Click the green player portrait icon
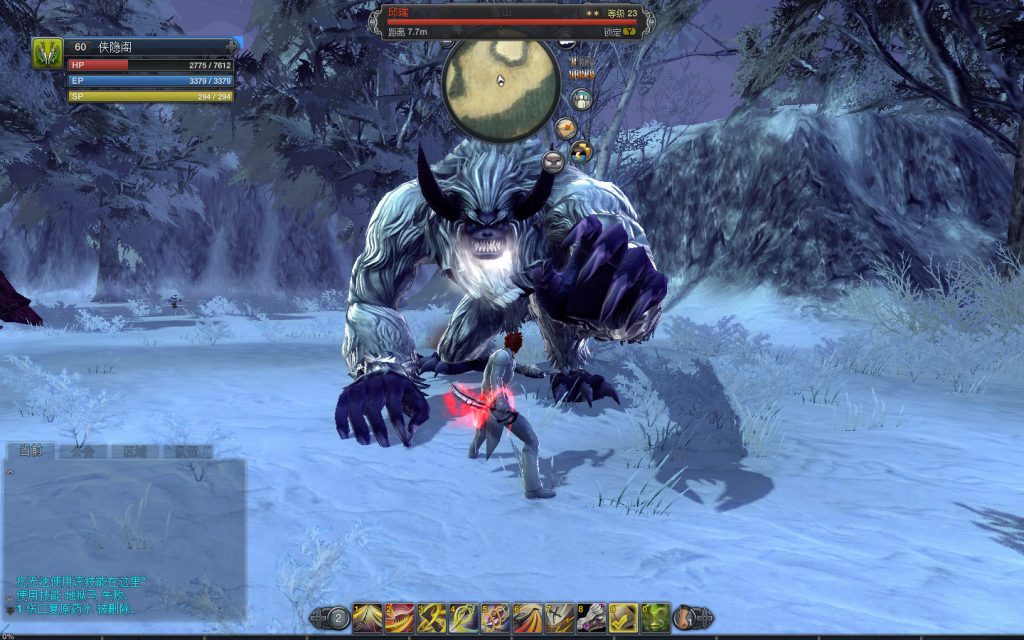This screenshot has height=640, width=1024. point(47,52)
